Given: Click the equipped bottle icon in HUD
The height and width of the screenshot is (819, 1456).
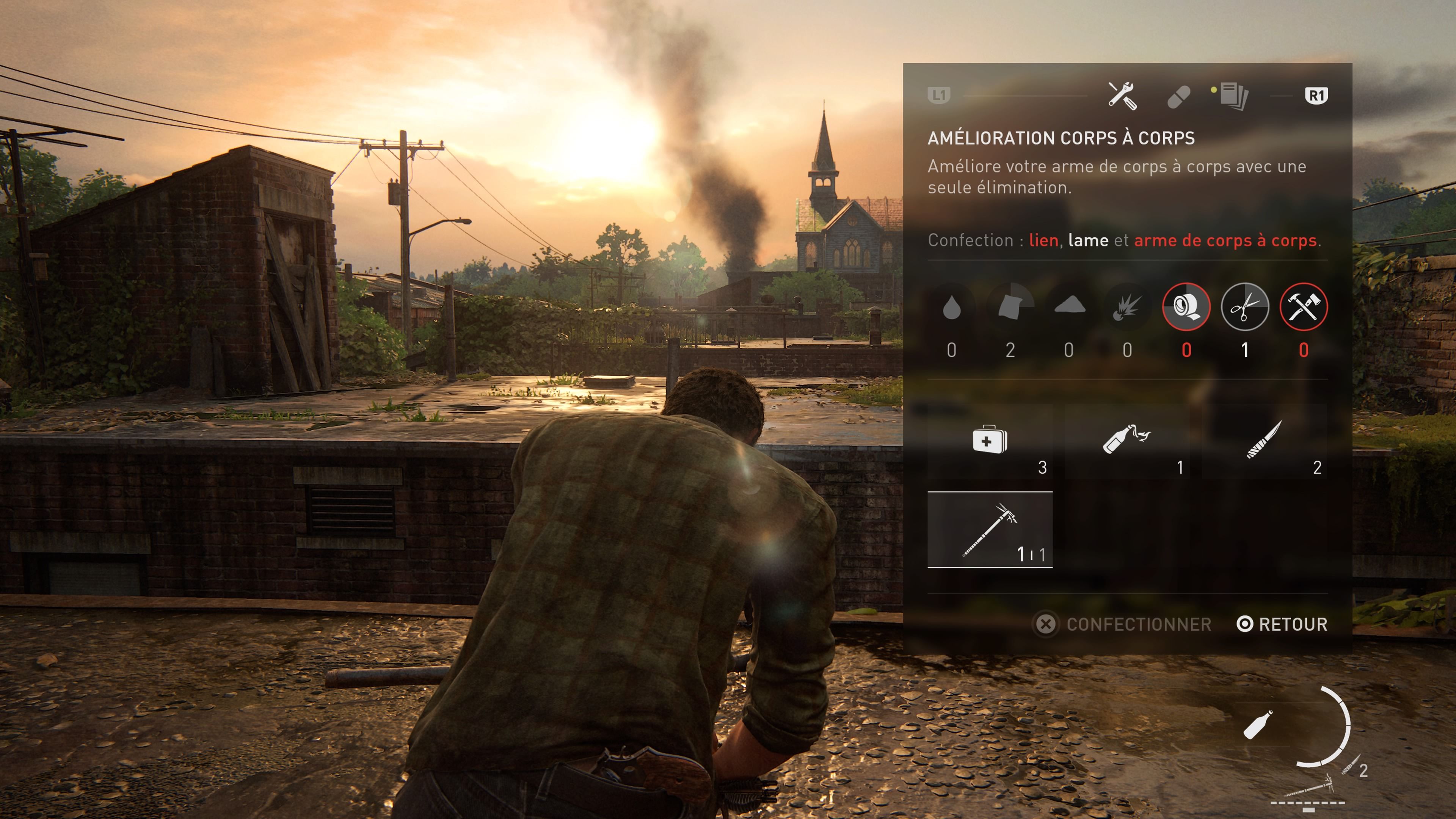Looking at the screenshot, I should (1258, 725).
